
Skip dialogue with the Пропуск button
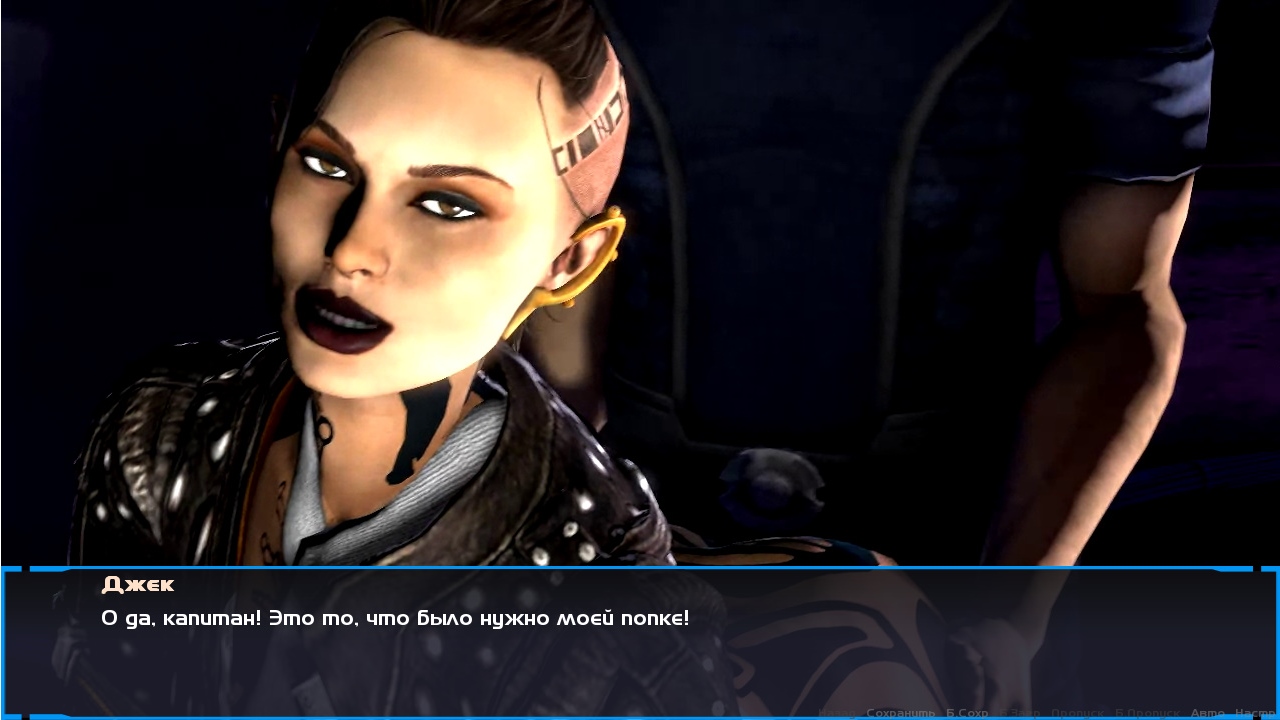tap(1077, 713)
